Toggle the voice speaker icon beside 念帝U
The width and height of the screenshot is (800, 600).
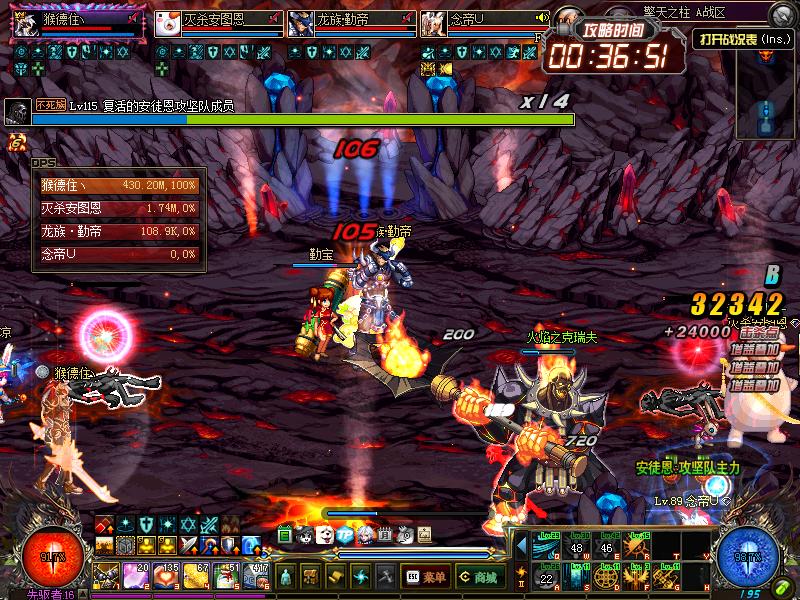[x=541, y=17]
